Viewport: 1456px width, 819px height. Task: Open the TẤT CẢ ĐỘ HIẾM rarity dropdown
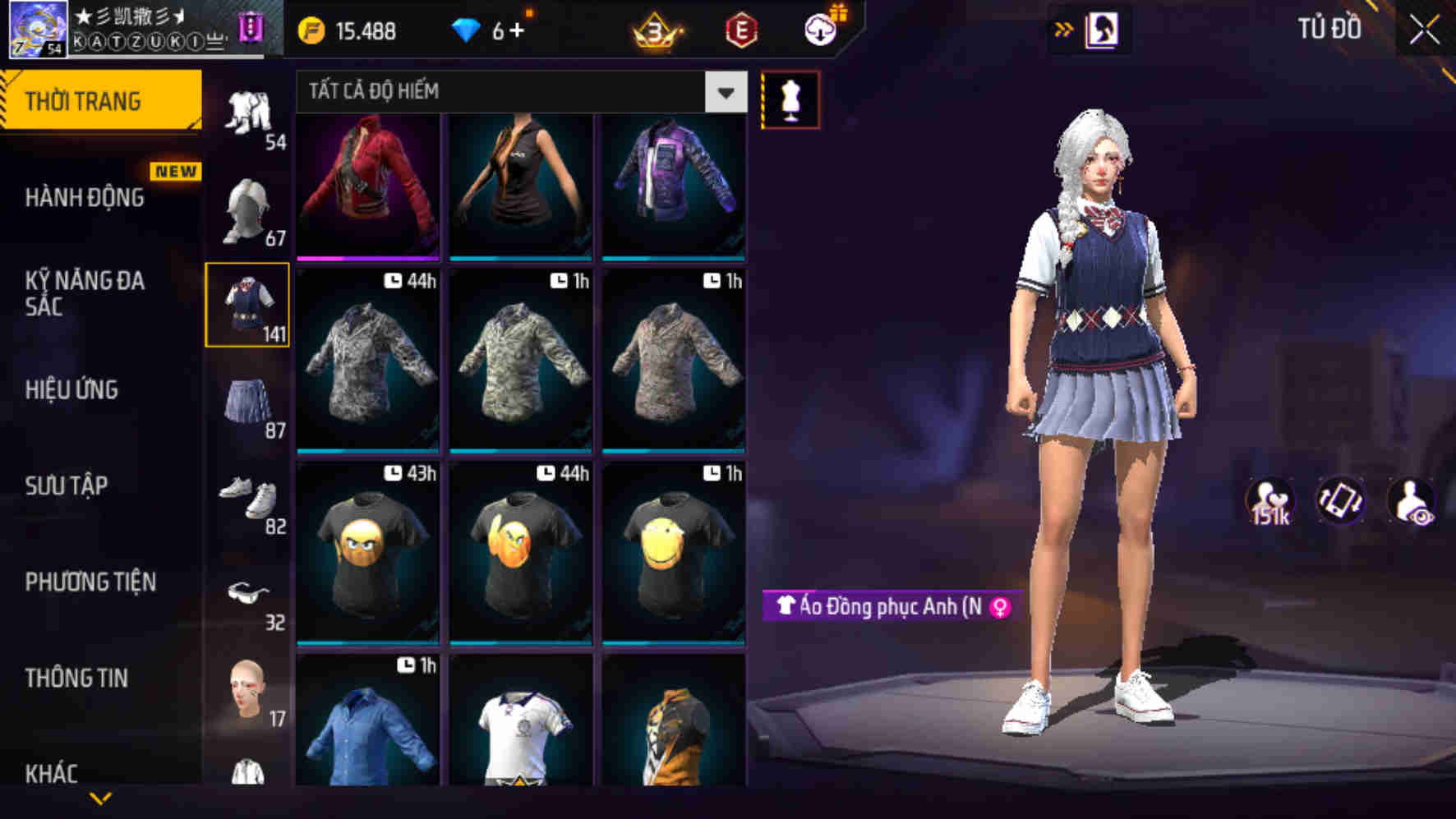tap(518, 91)
